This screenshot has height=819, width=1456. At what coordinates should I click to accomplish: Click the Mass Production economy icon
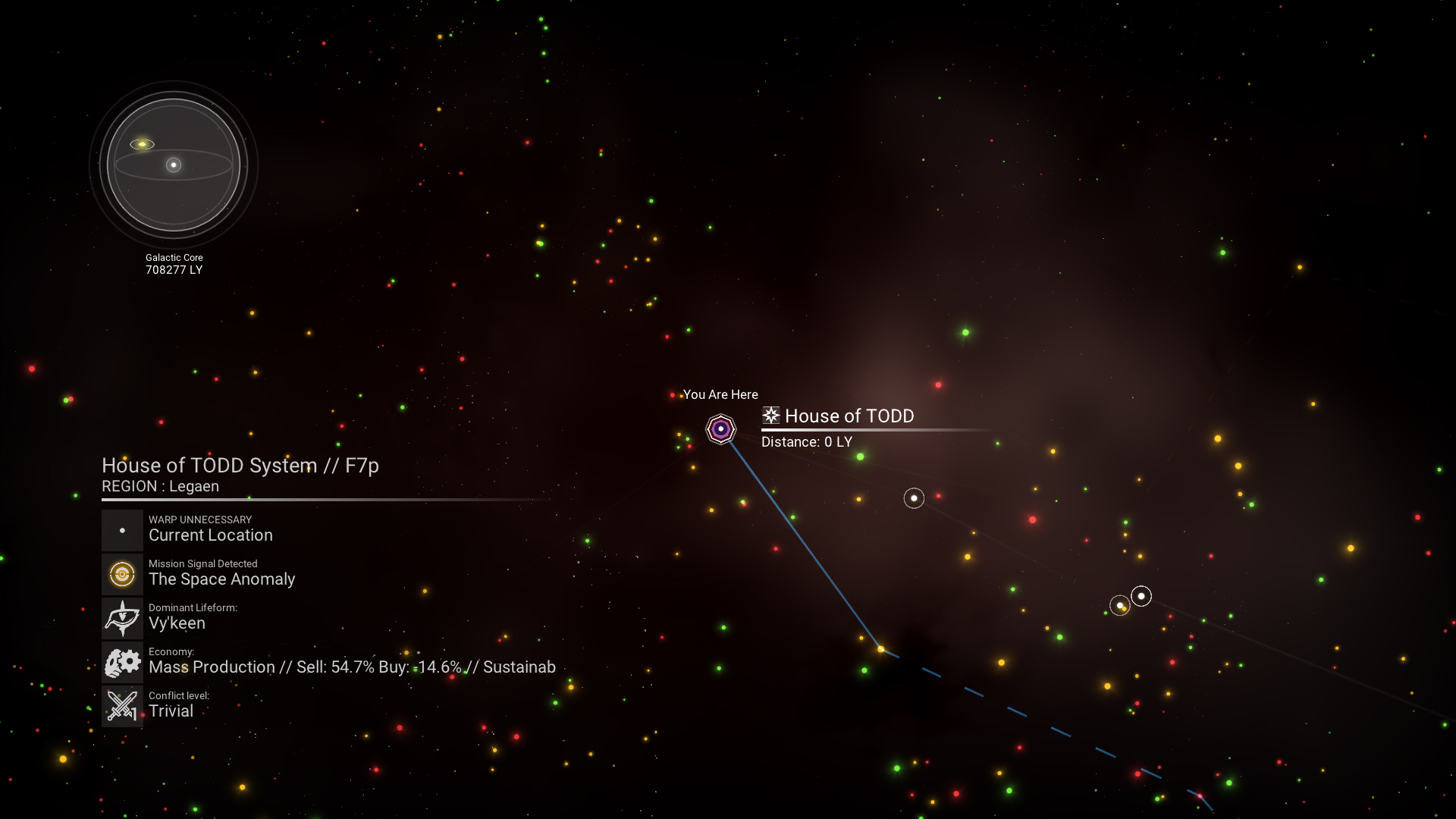122,662
